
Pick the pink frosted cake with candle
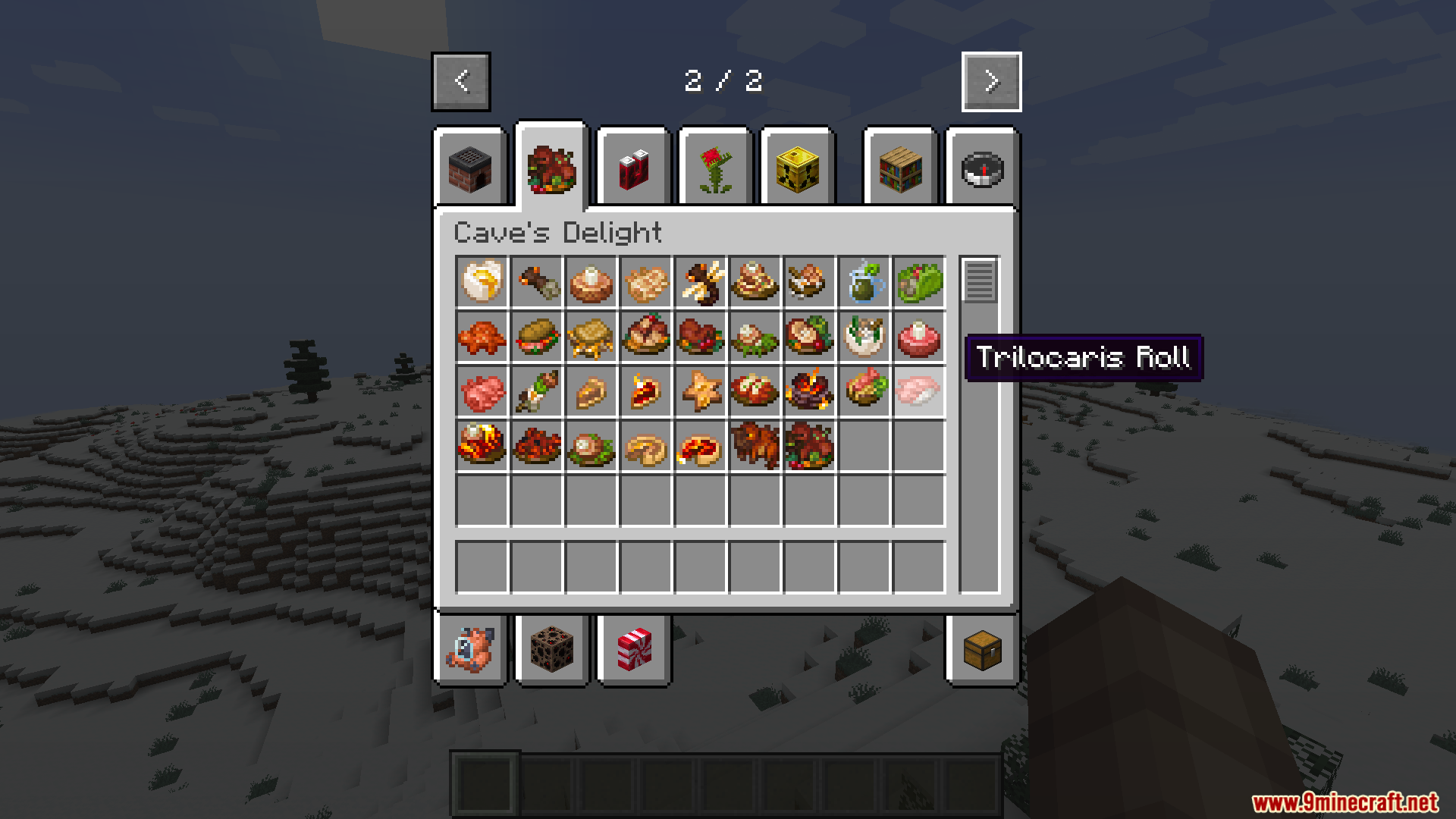coord(918,336)
